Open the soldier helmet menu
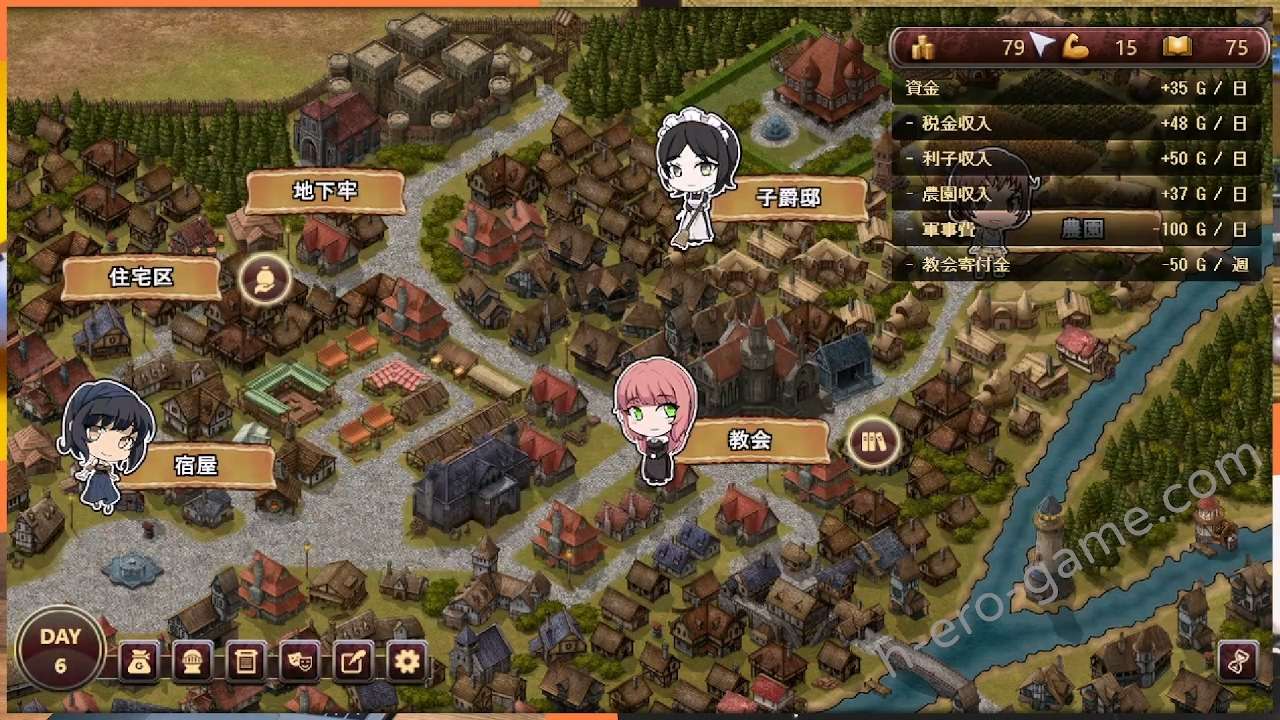Image resolution: width=1280 pixels, height=720 pixels. (x=192, y=661)
